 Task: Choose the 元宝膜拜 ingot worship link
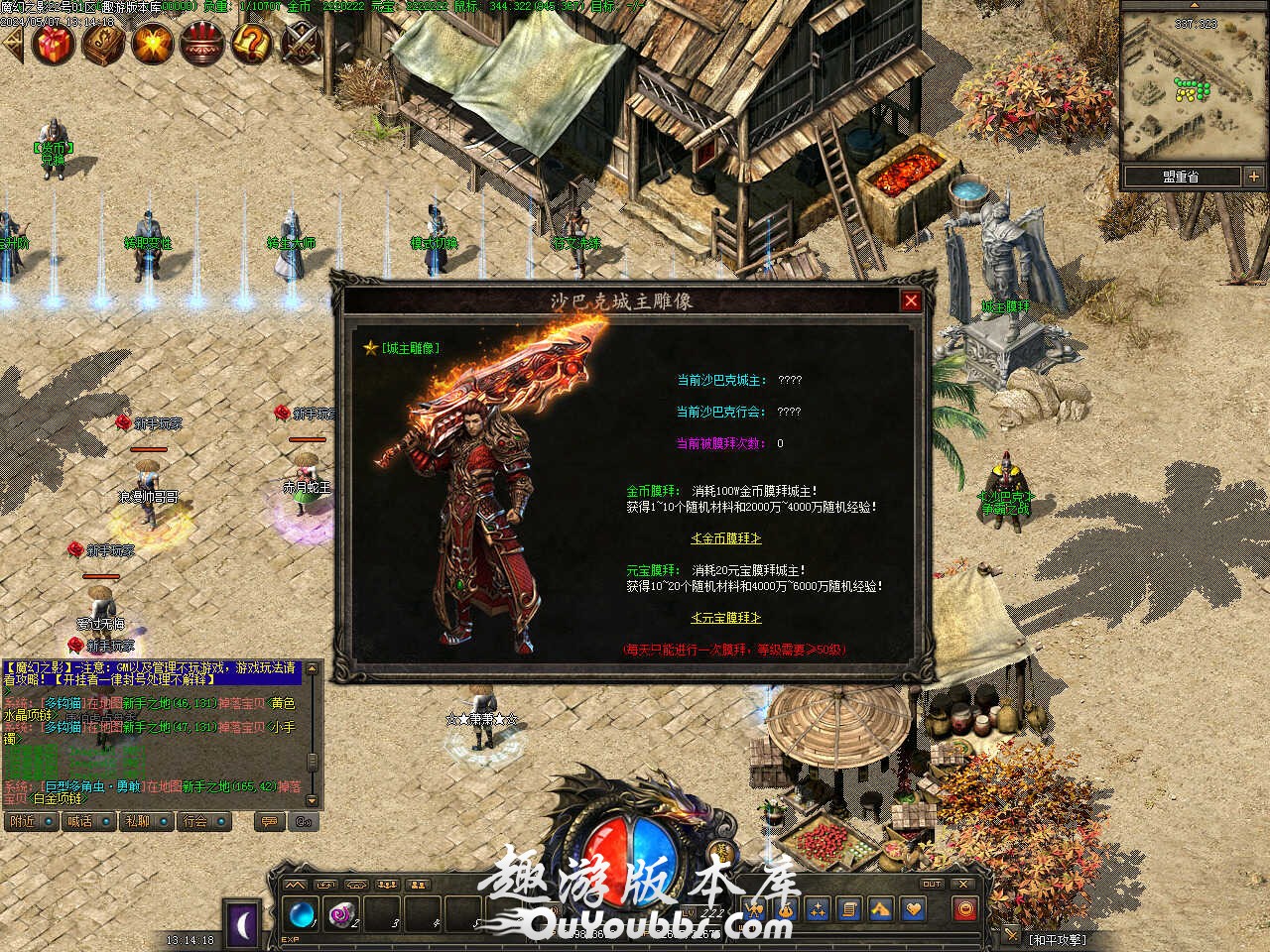click(x=726, y=617)
